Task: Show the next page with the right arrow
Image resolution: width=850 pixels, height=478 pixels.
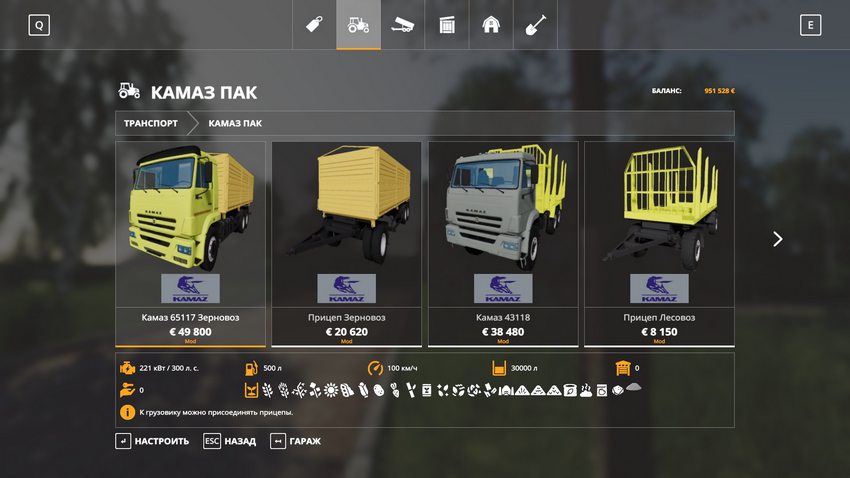Action: pyautogui.click(x=777, y=239)
